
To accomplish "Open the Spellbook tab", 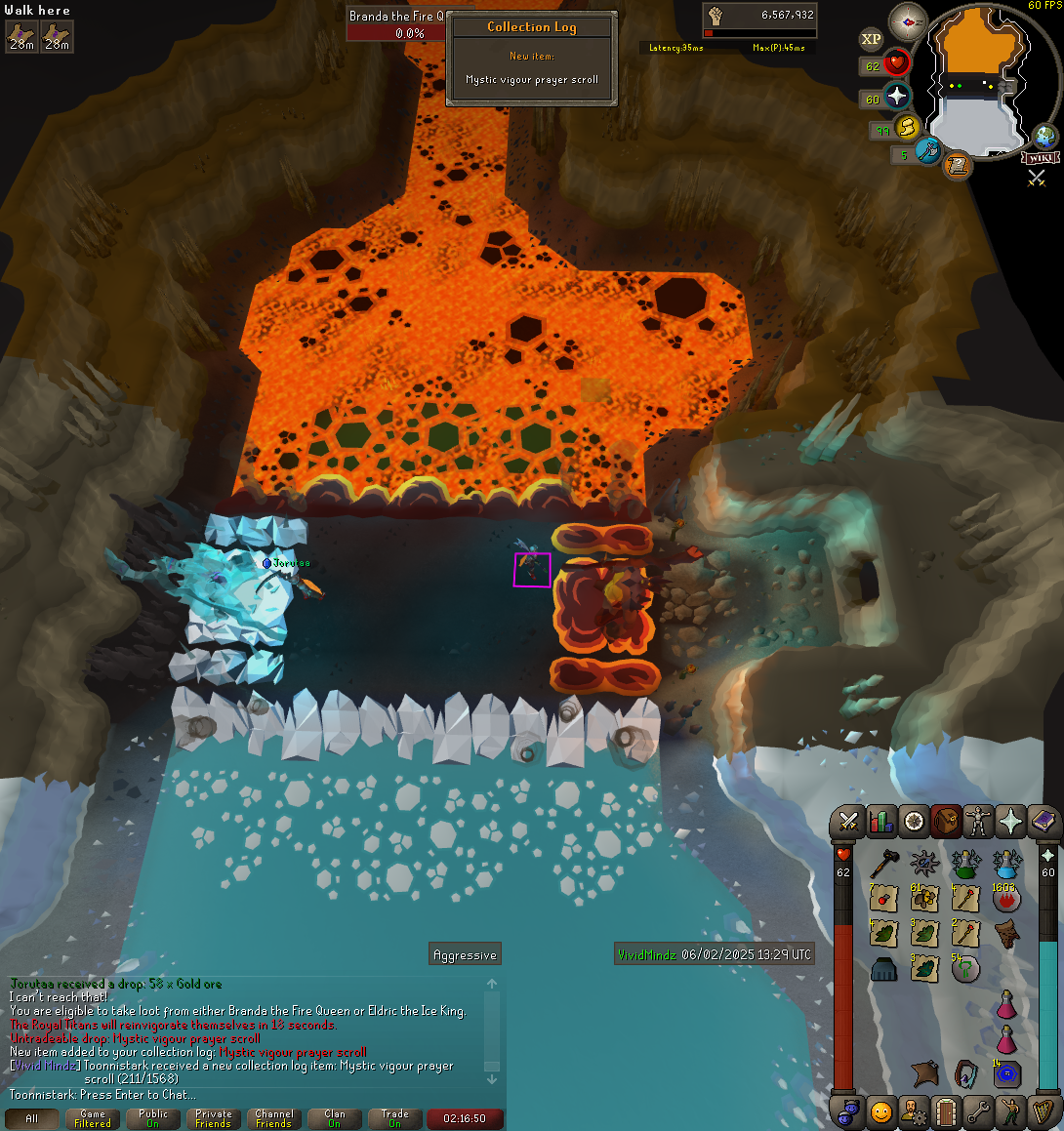I will (x=1043, y=822).
